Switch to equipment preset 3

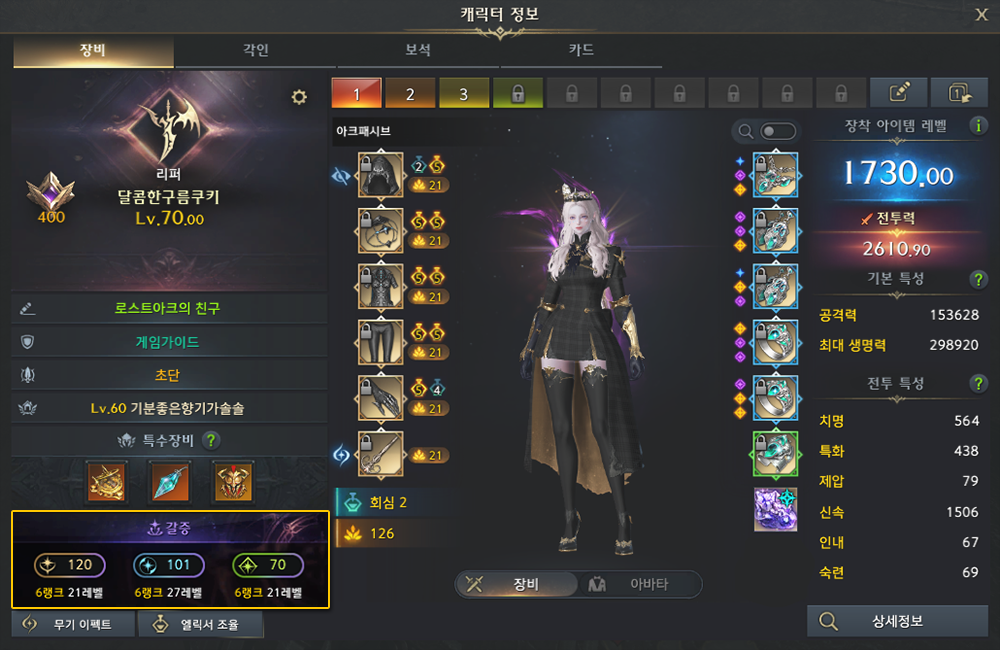463,94
